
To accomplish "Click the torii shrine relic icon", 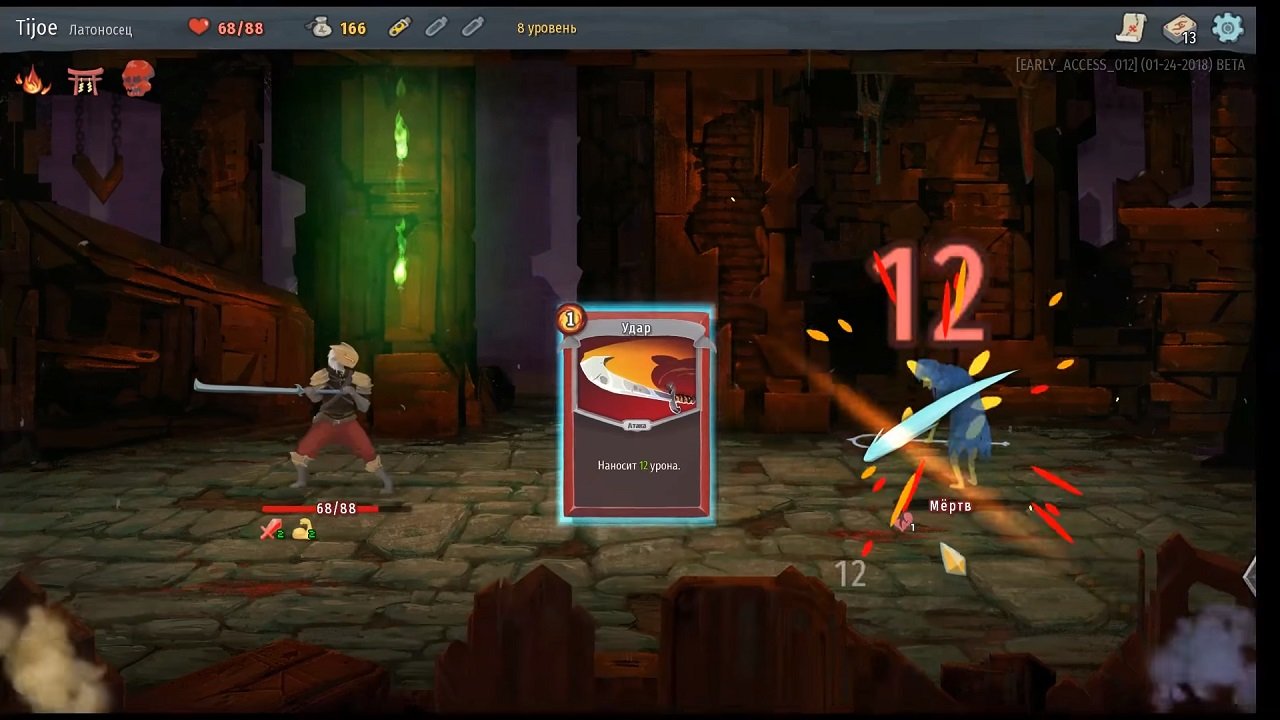I will [x=86, y=80].
